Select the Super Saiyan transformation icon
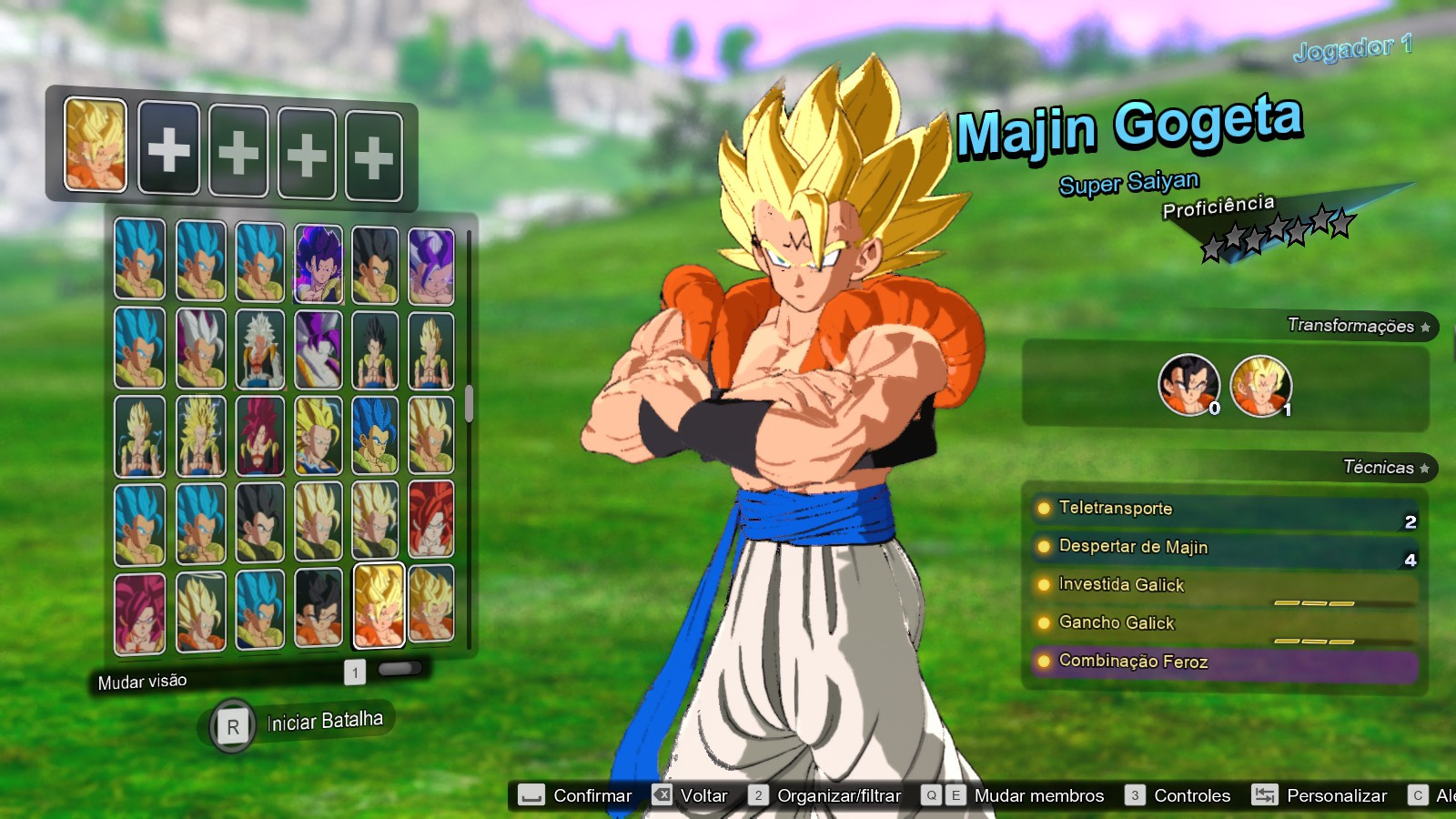Image resolution: width=1456 pixels, height=819 pixels. coord(1262,384)
